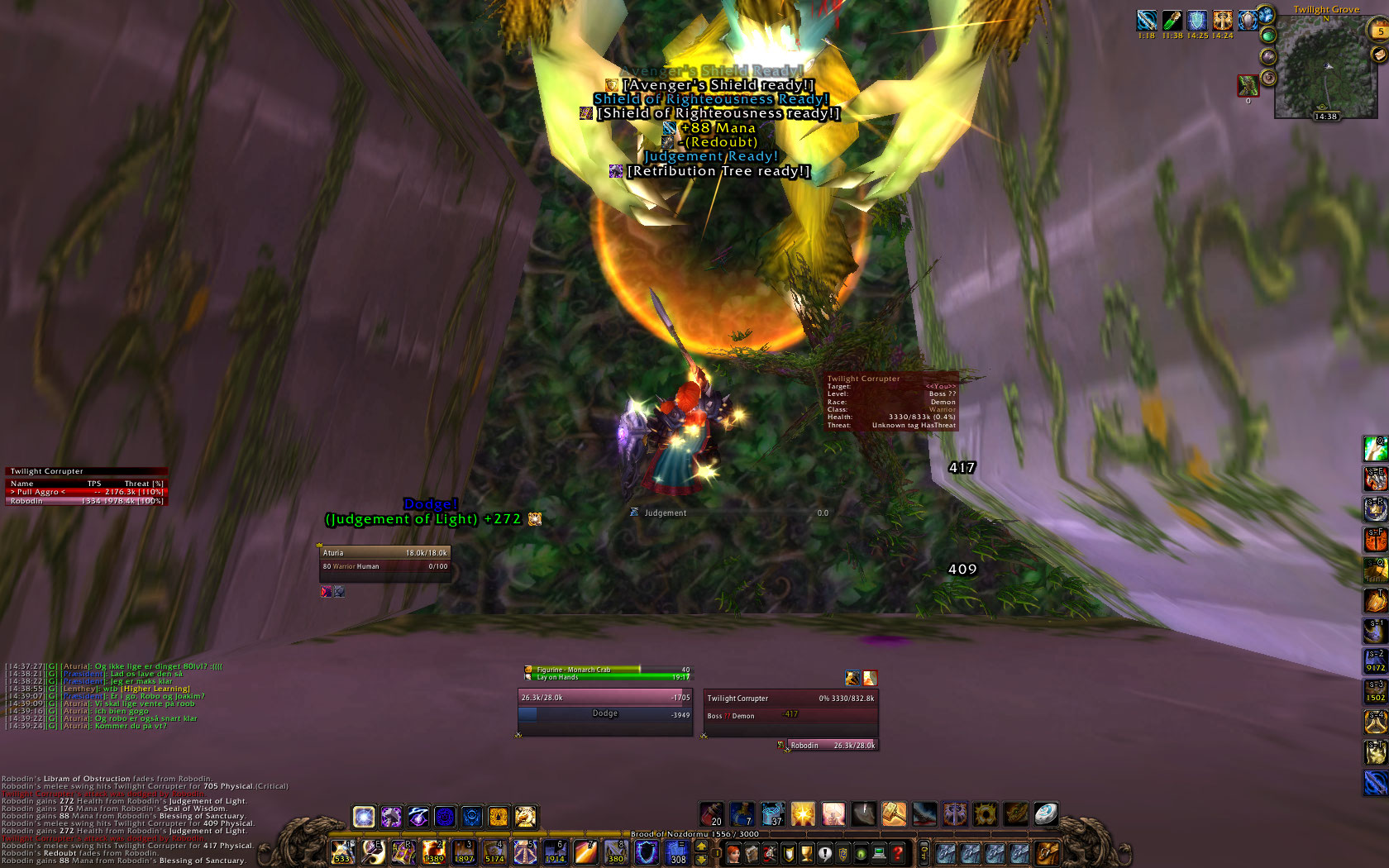The image size is (1389, 868).
Task: Click the minimap clock showing 14:38
Action: pyautogui.click(x=1325, y=117)
